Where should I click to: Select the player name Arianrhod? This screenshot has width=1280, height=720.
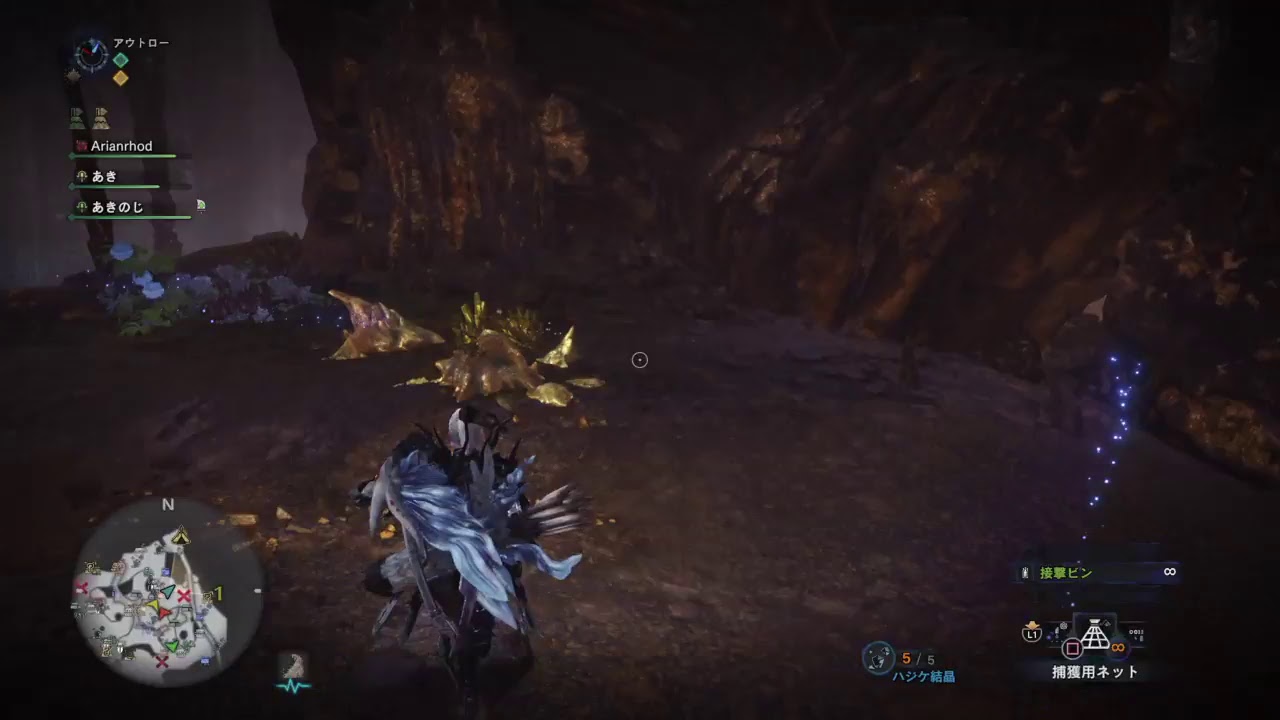[120, 146]
